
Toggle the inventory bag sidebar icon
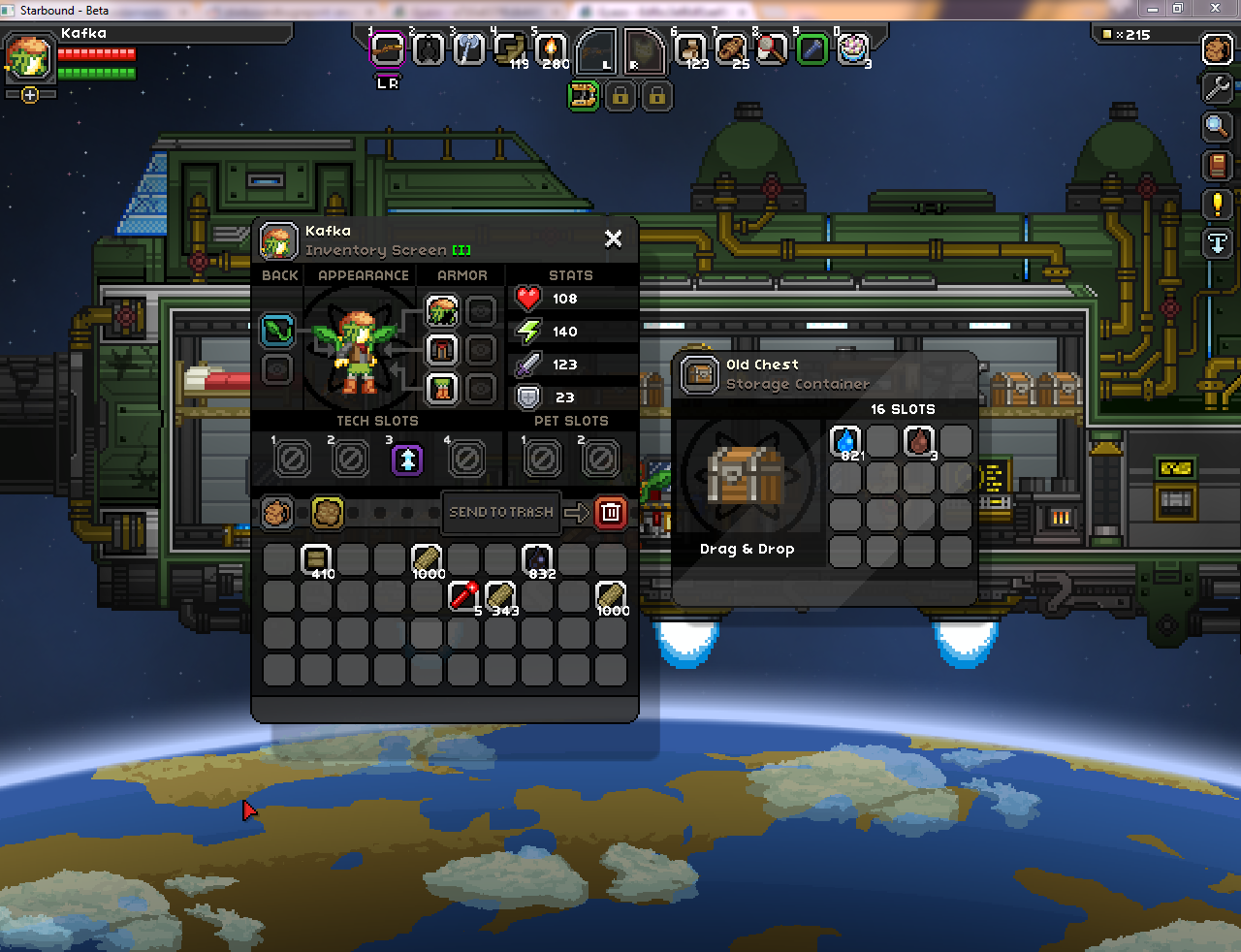tap(1217, 48)
